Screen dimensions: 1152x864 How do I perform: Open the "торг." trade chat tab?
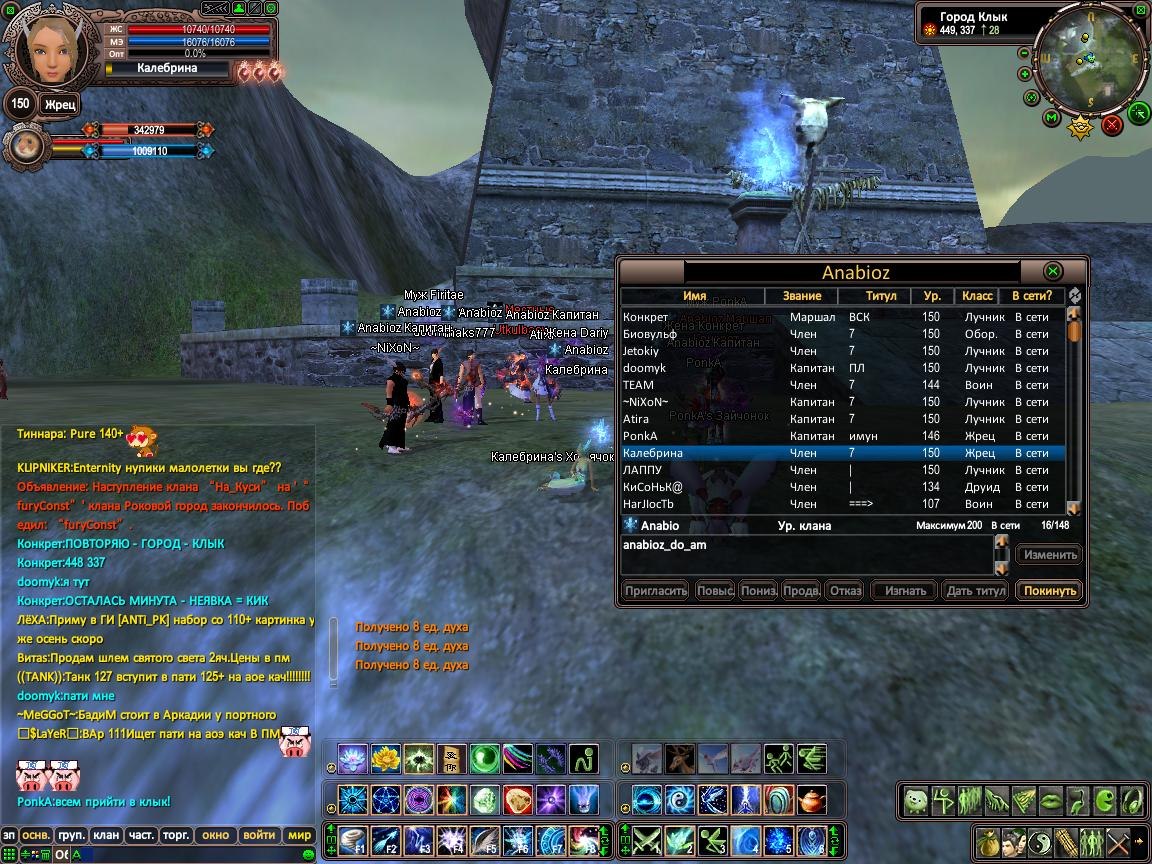click(177, 835)
